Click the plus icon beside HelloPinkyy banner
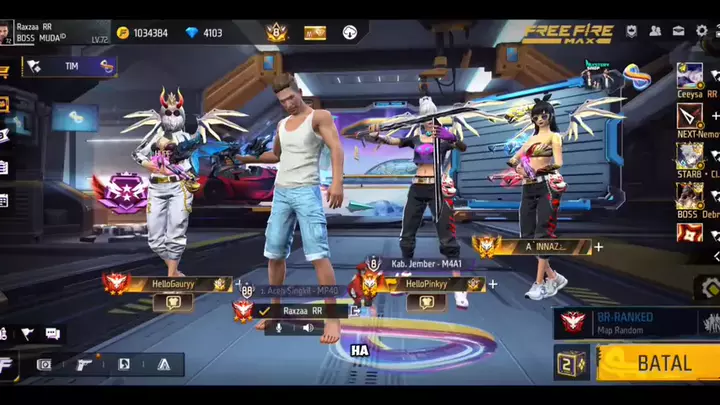 tap(492, 284)
